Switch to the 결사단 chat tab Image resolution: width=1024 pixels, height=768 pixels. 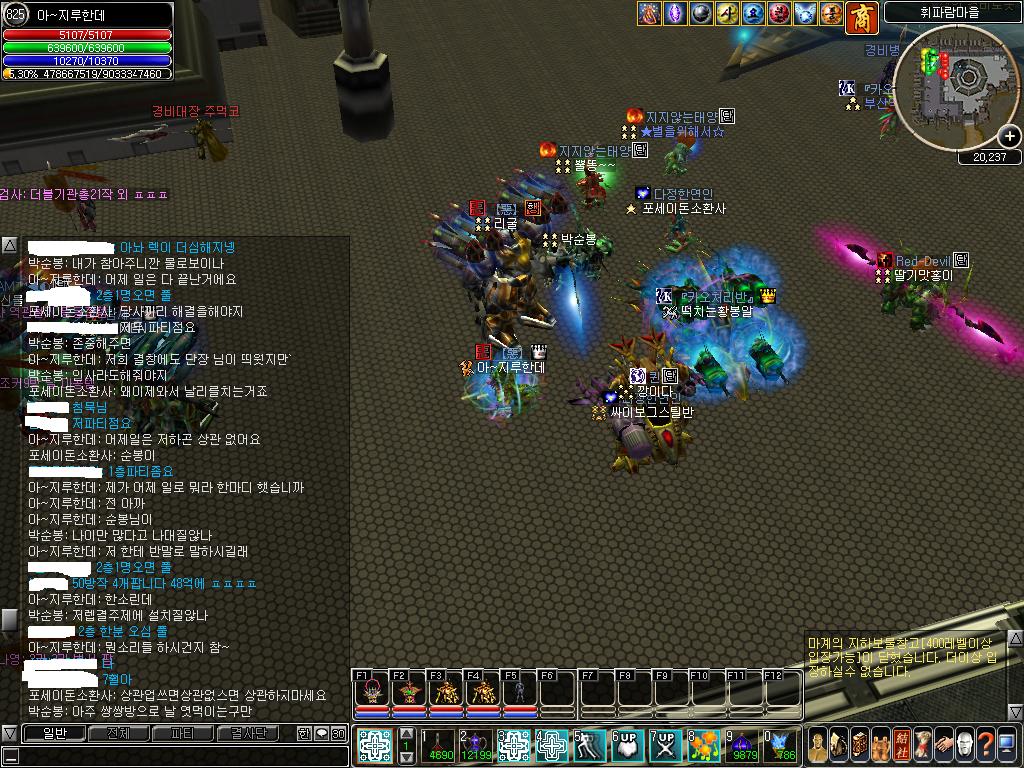(248, 733)
